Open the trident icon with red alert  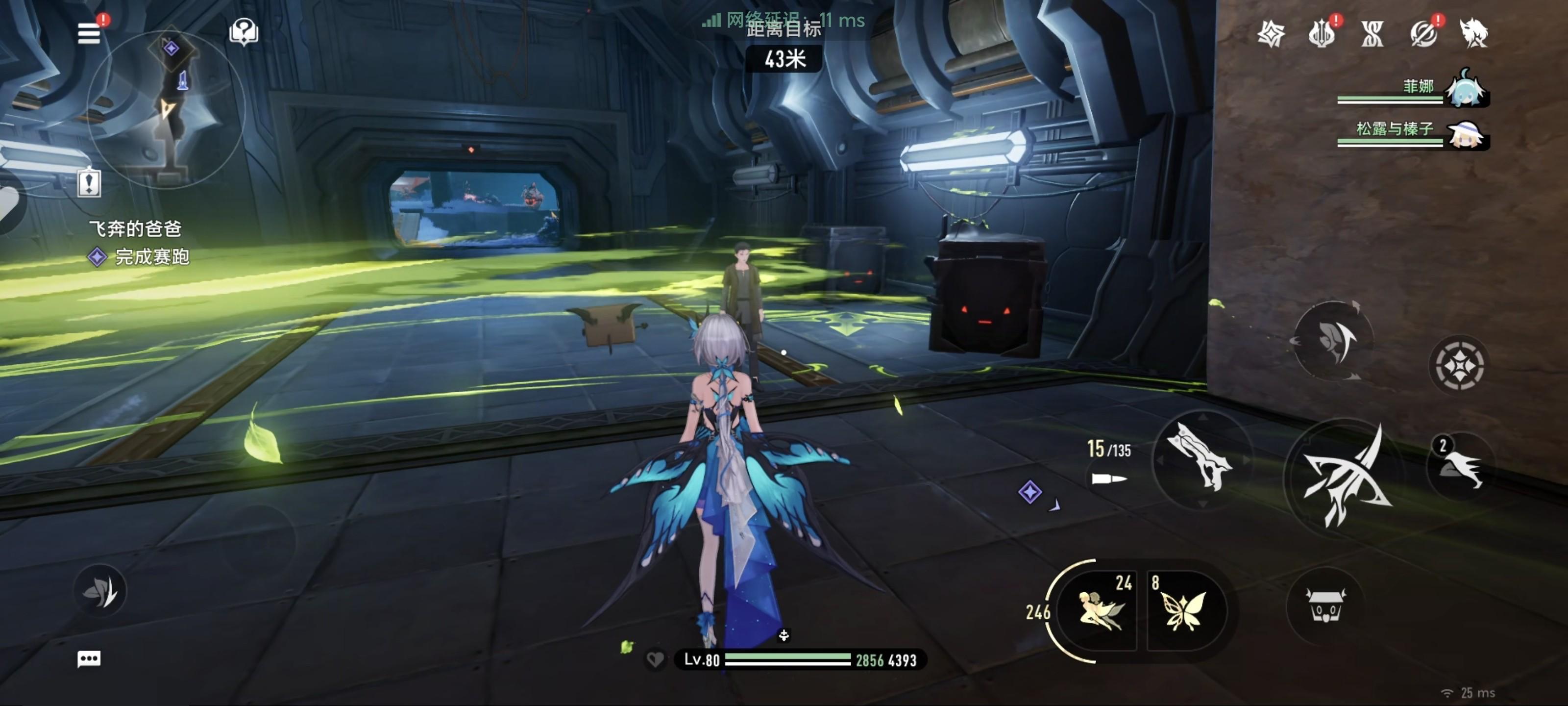pyautogui.click(x=1322, y=33)
